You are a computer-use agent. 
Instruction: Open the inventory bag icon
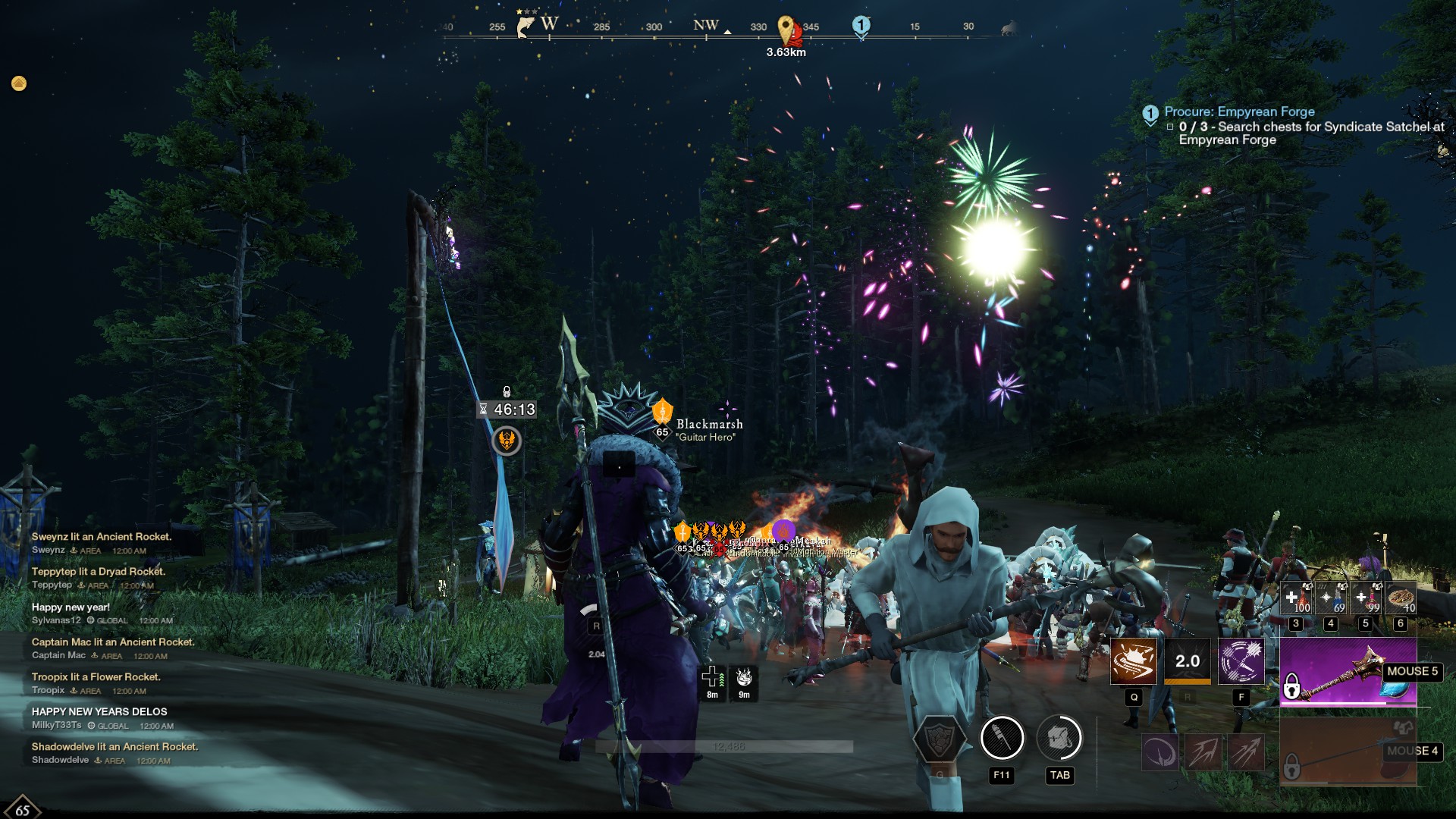[1059, 738]
